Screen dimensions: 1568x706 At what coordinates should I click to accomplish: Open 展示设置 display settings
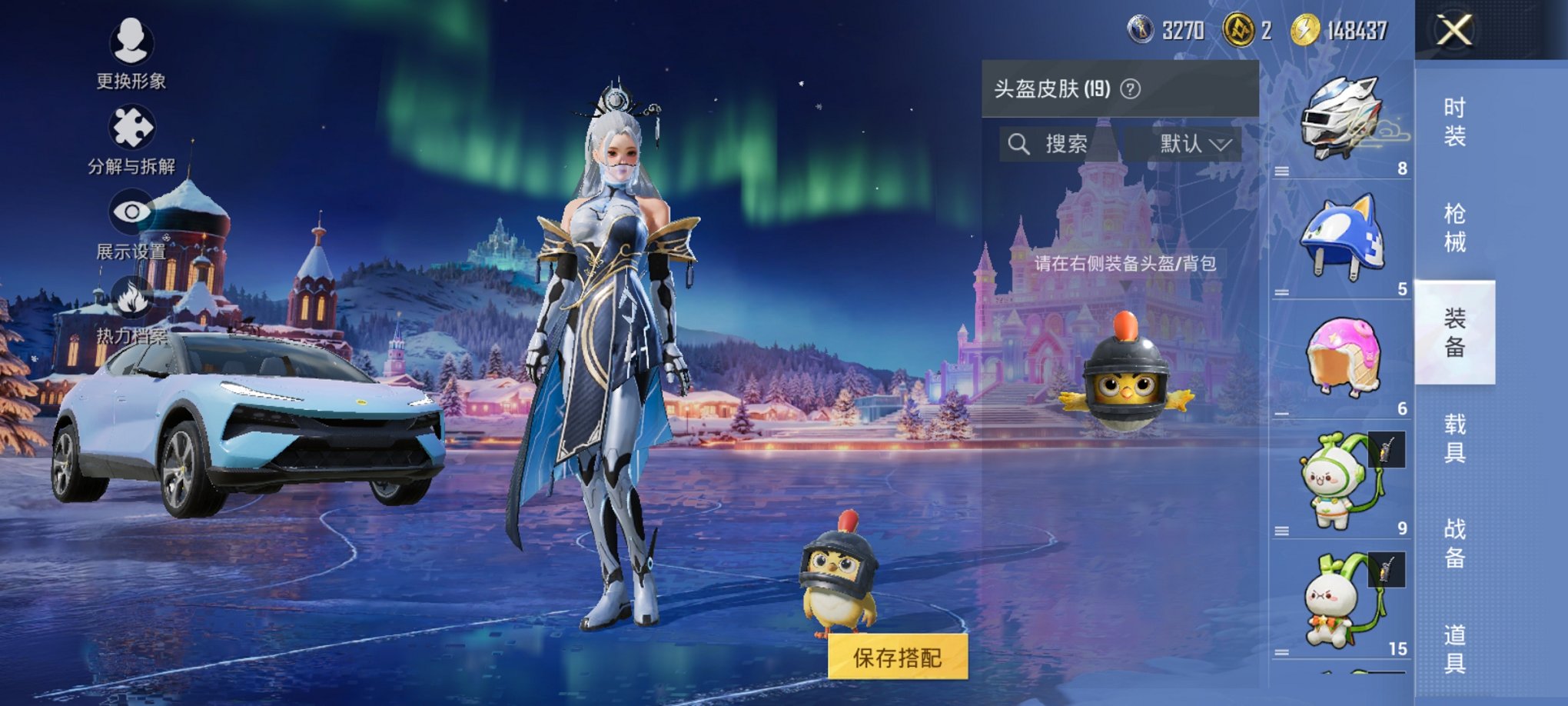tap(131, 213)
